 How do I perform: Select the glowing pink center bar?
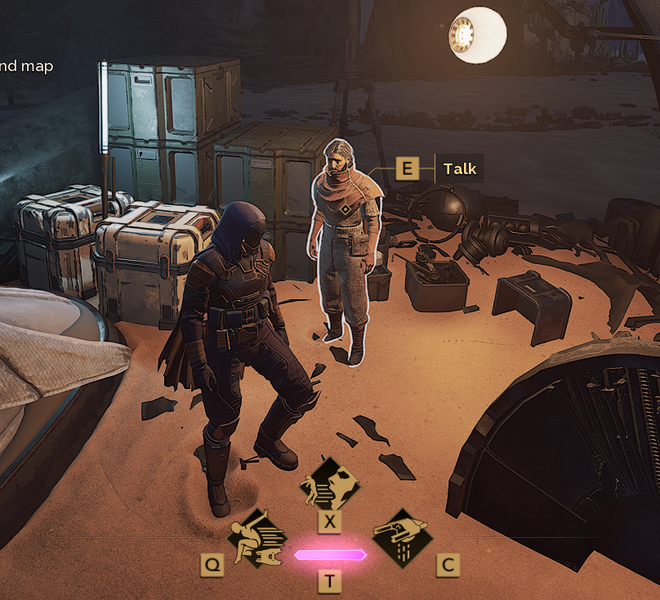click(x=330, y=555)
